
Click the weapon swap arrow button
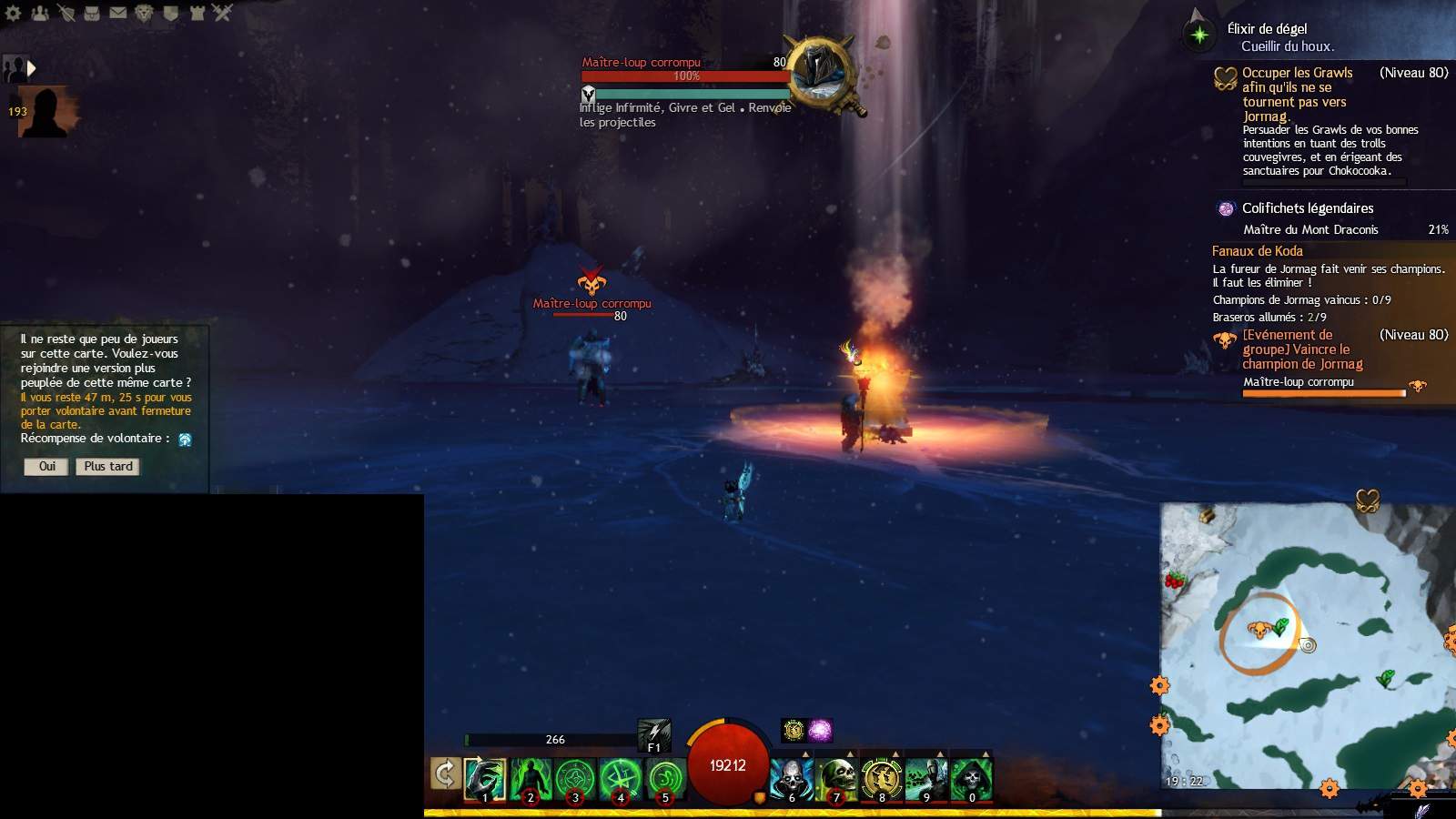[444, 774]
